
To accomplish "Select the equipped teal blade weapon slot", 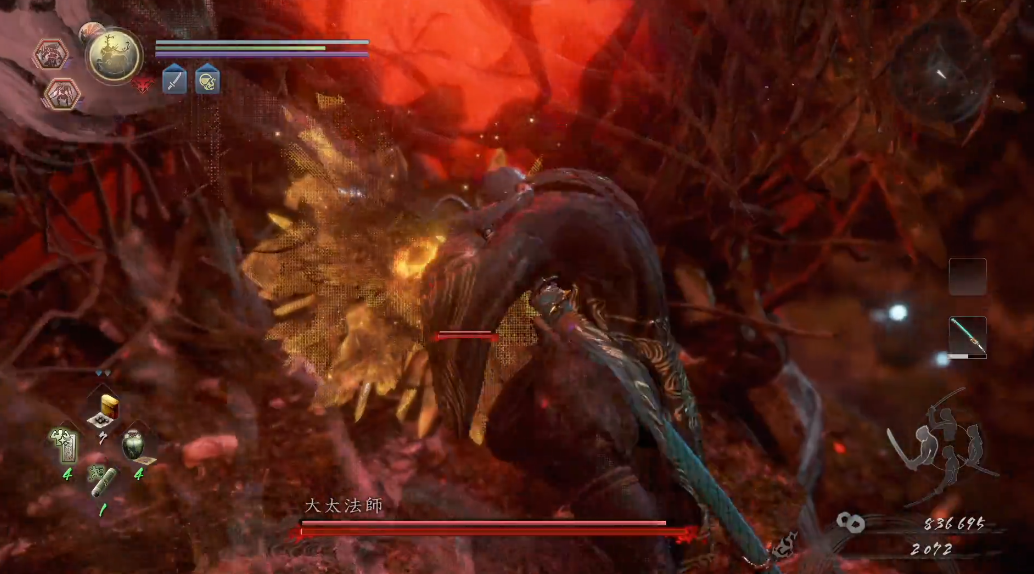I will click(967, 337).
